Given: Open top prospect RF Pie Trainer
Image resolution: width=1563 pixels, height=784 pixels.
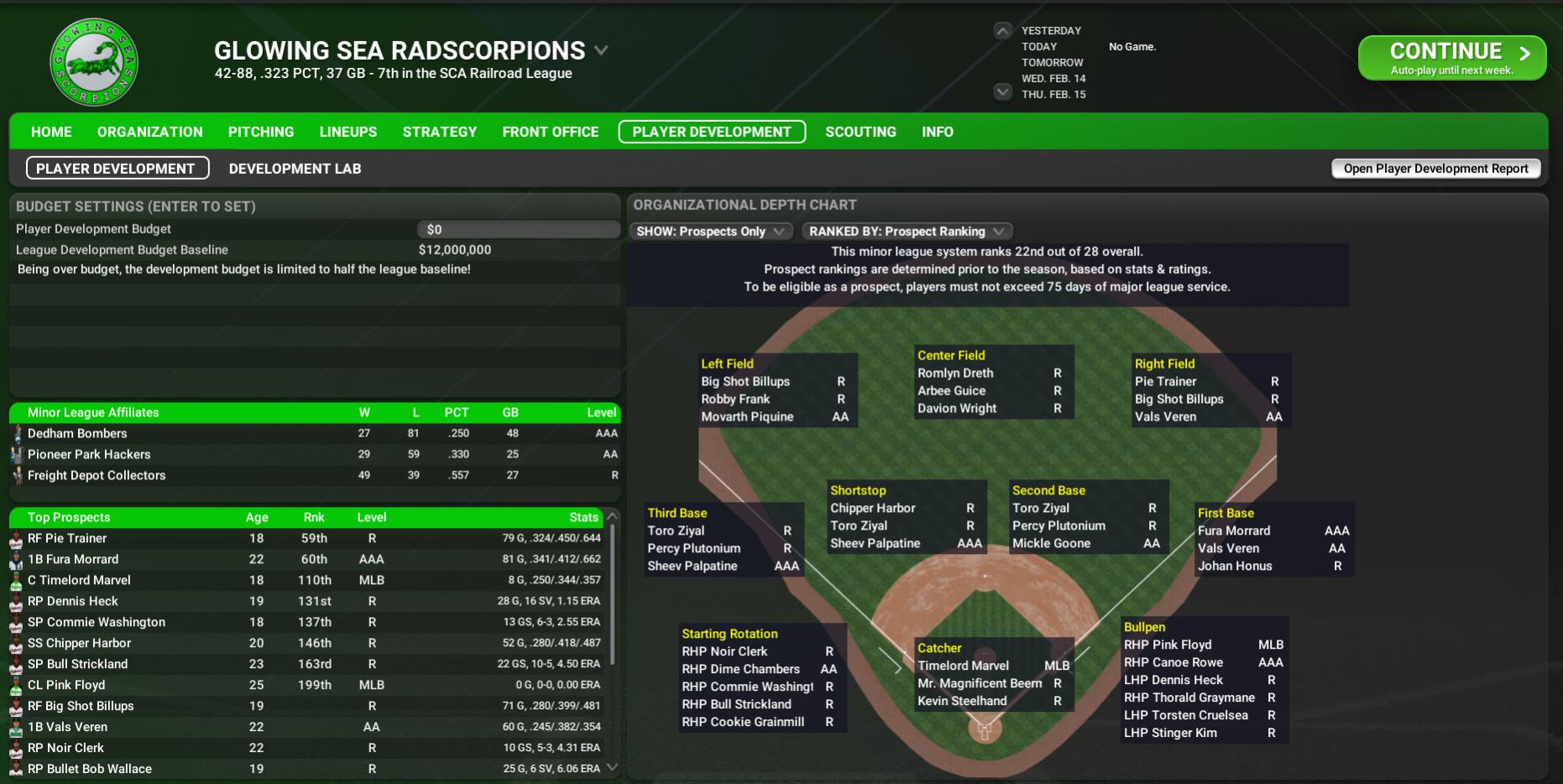Looking at the screenshot, I should (x=67, y=538).
